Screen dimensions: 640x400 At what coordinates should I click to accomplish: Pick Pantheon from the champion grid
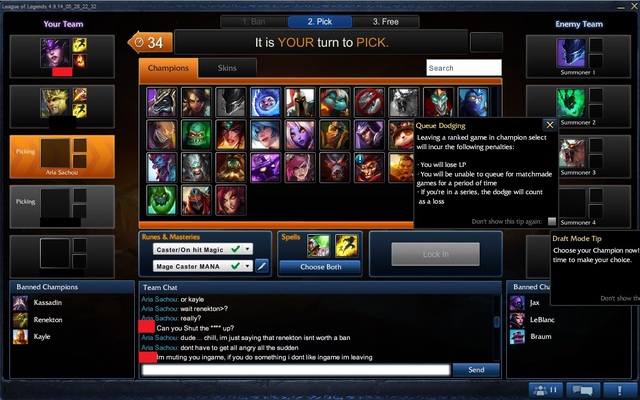coord(298,102)
